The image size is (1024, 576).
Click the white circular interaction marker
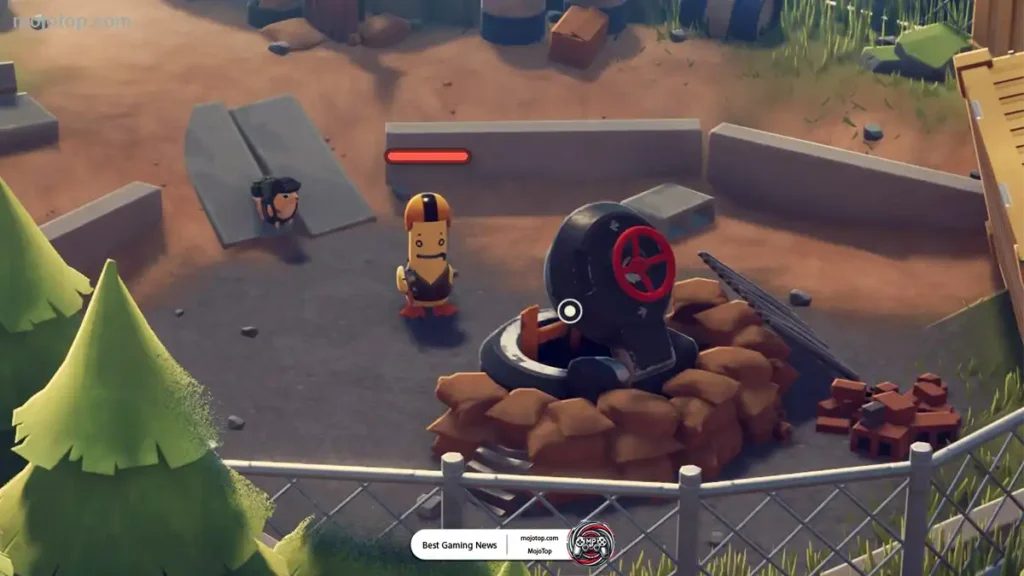click(x=570, y=311)
